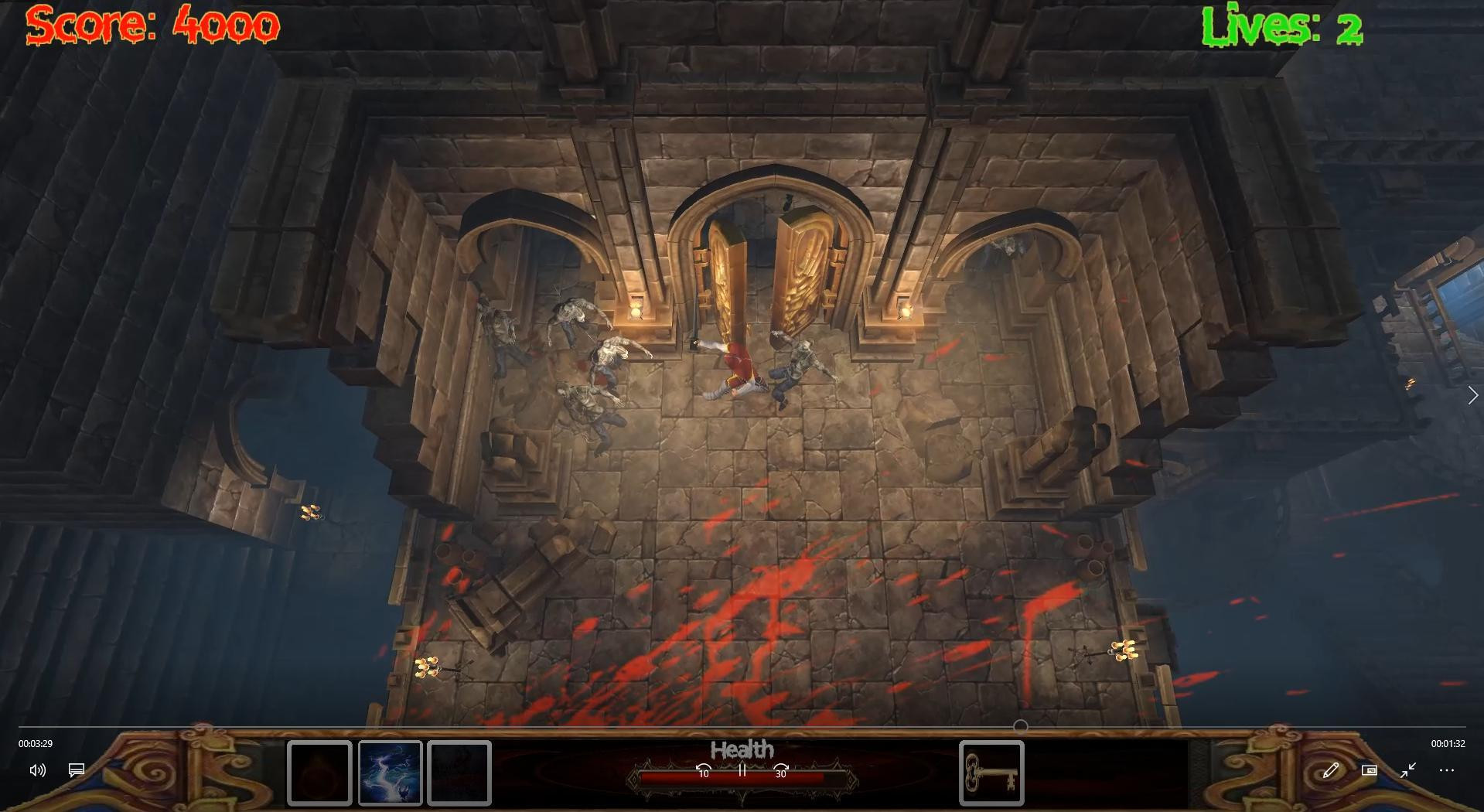Viewport: 1484px width, 812px height.
Task: Click the video progress seek slider
Action: pos(742,725)
